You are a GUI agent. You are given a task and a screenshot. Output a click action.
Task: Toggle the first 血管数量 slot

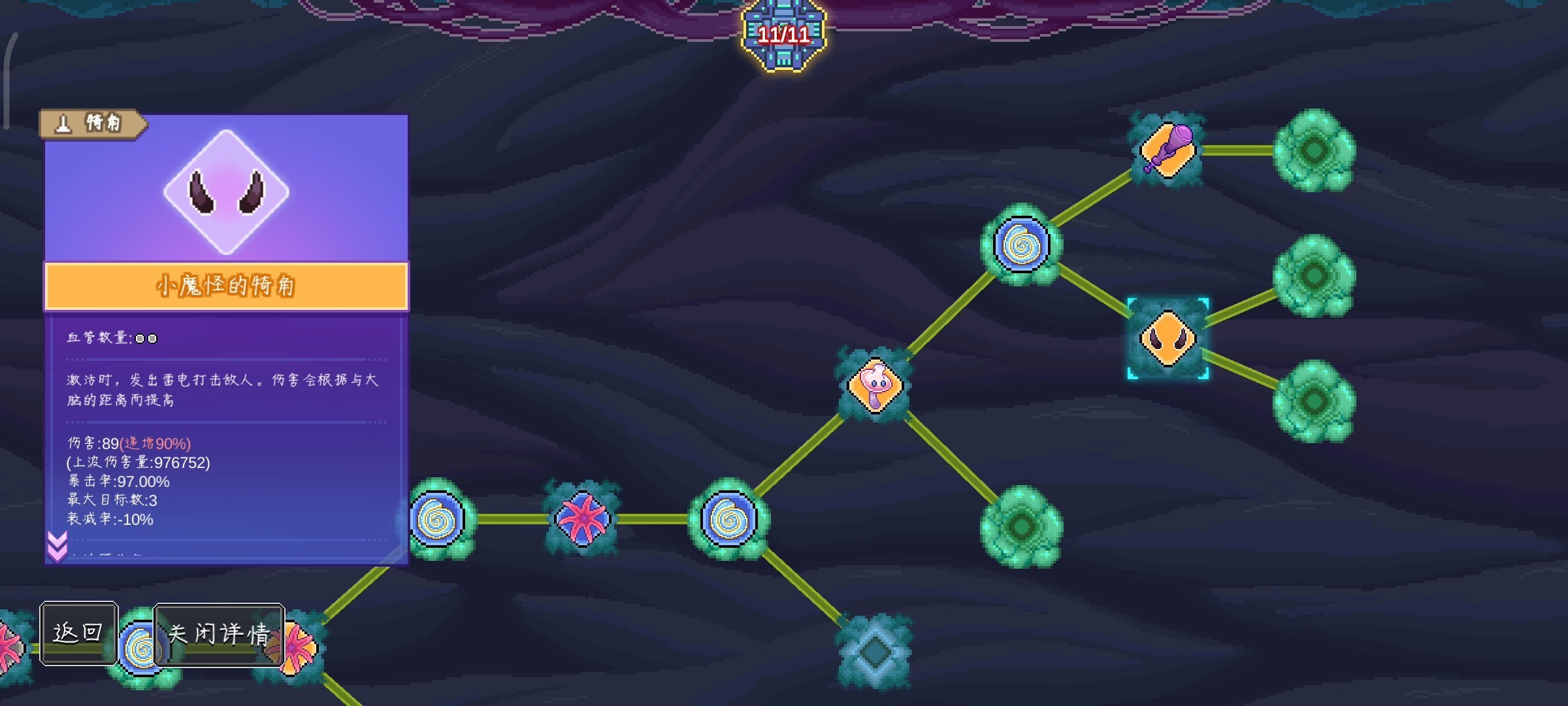(x=139, y=339)
